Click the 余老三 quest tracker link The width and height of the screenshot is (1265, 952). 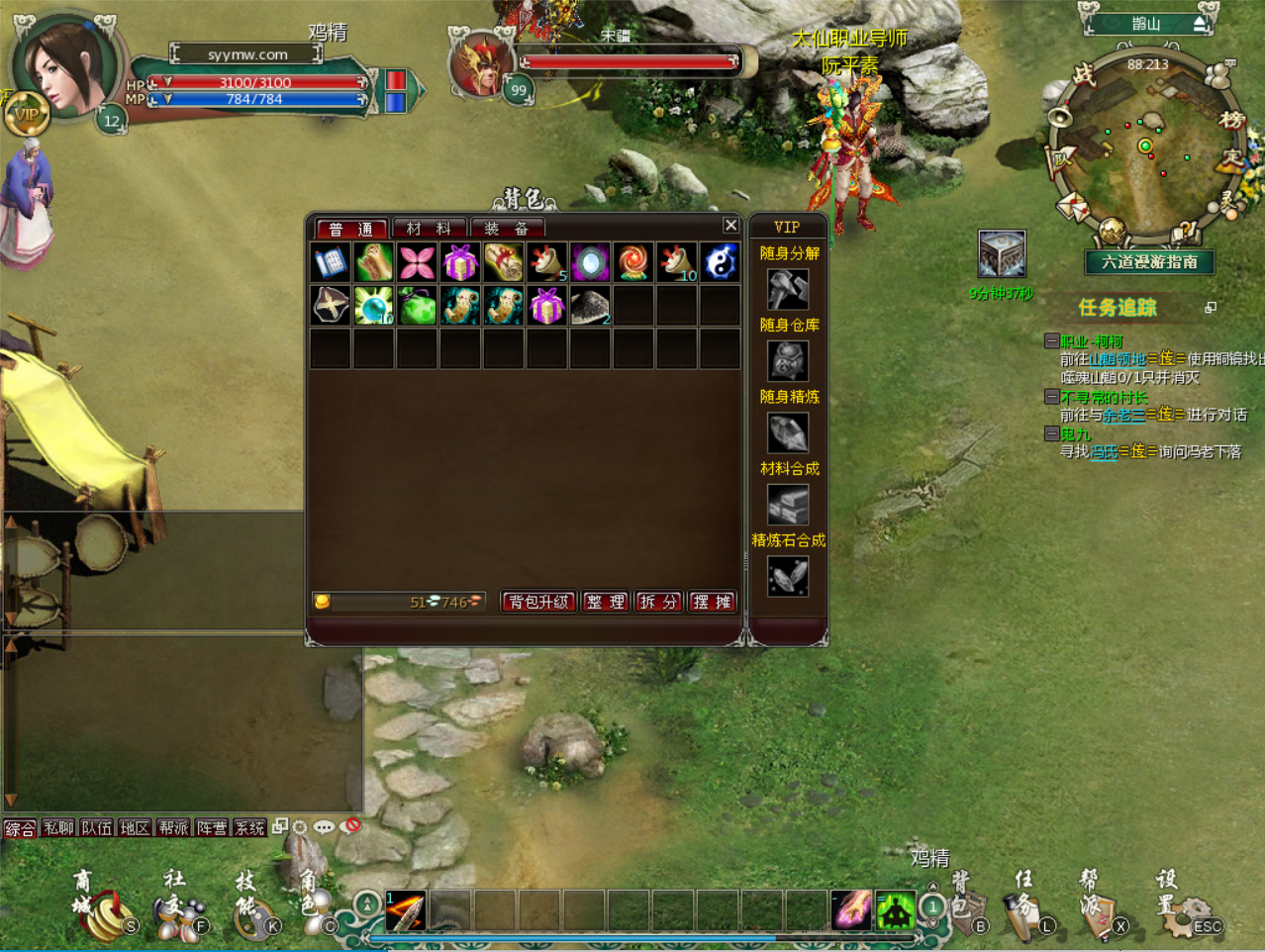click(1123, 415)
